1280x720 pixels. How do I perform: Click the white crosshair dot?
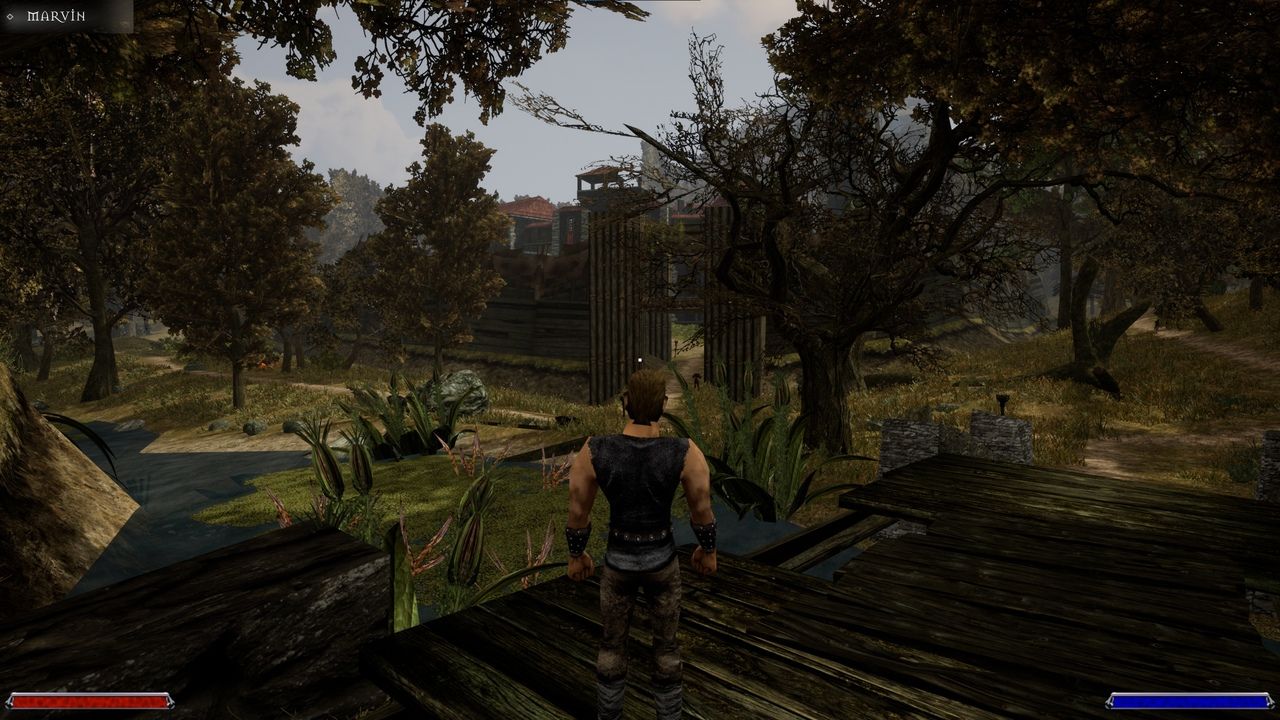[x=640, y=359]
